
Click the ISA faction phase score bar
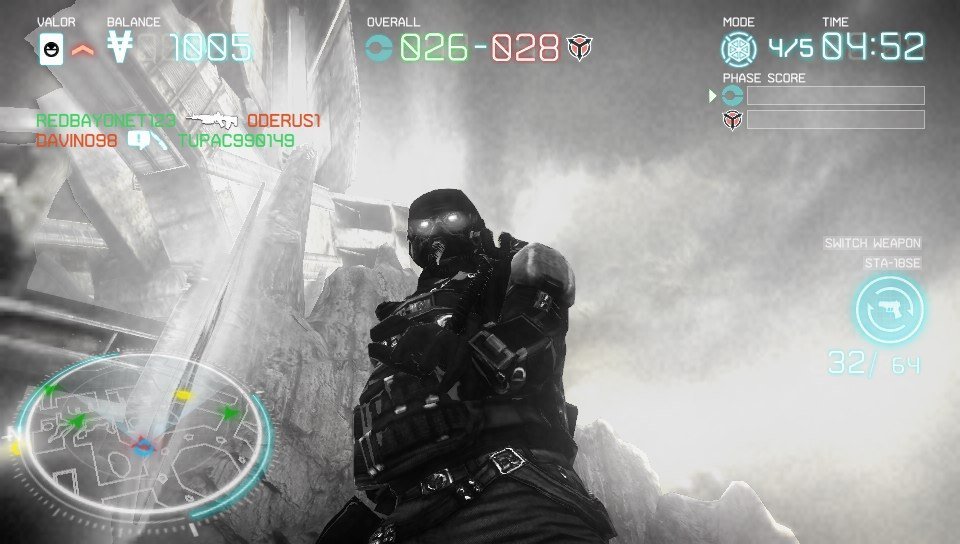tap(835, 96)
